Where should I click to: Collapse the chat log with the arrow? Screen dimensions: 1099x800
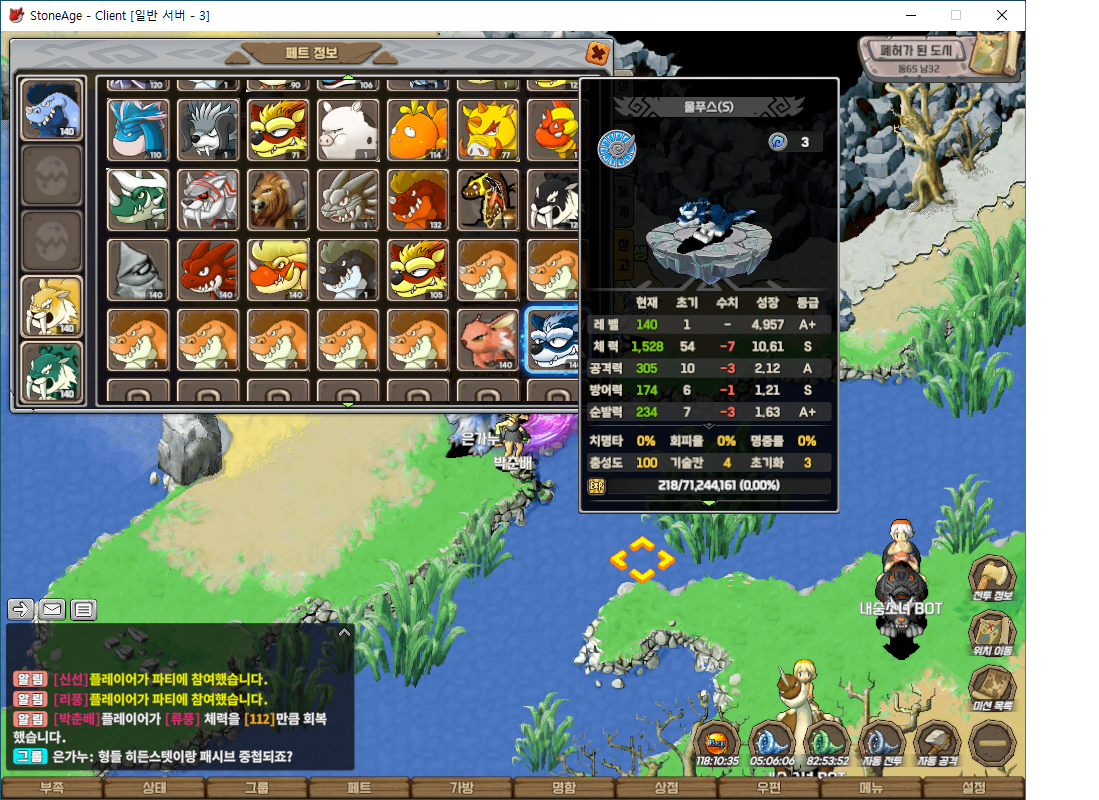coord(344,633)
